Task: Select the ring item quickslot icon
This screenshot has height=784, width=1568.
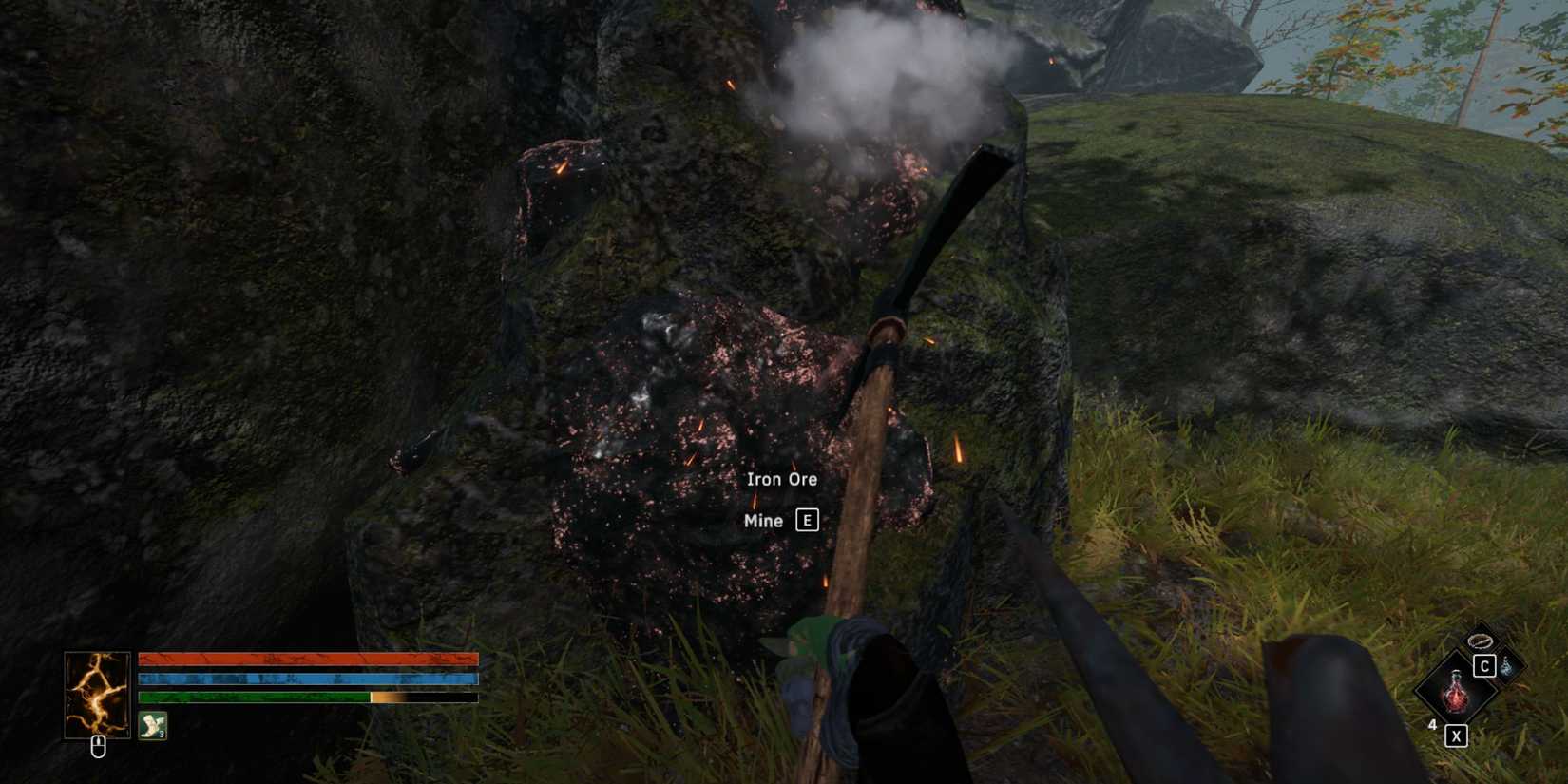Action: coord(1480,641)
